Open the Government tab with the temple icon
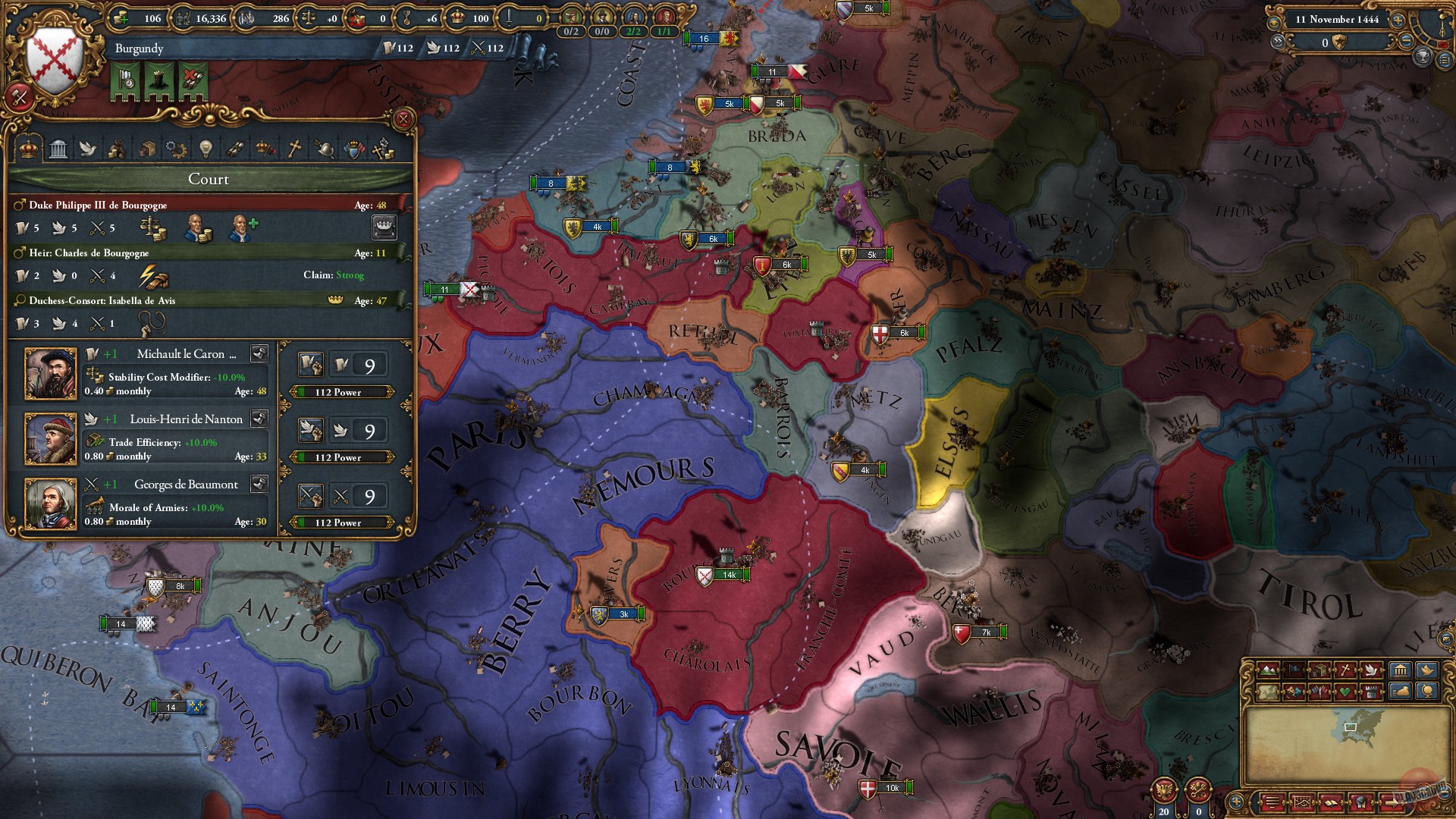This screenshot has width=1456, height=819. click(57, 149)
